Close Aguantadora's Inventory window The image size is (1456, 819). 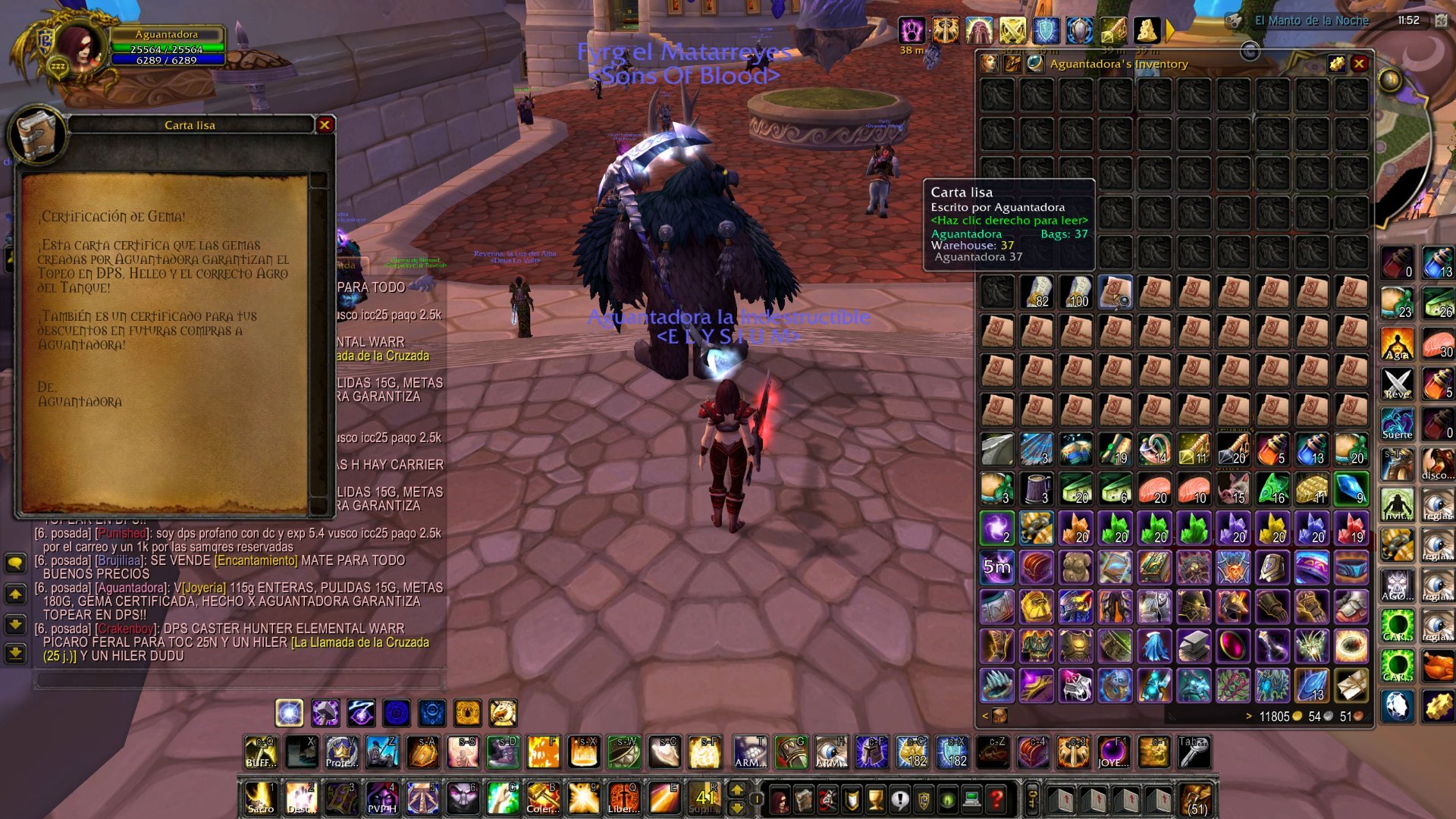[x=1359, y=64]
